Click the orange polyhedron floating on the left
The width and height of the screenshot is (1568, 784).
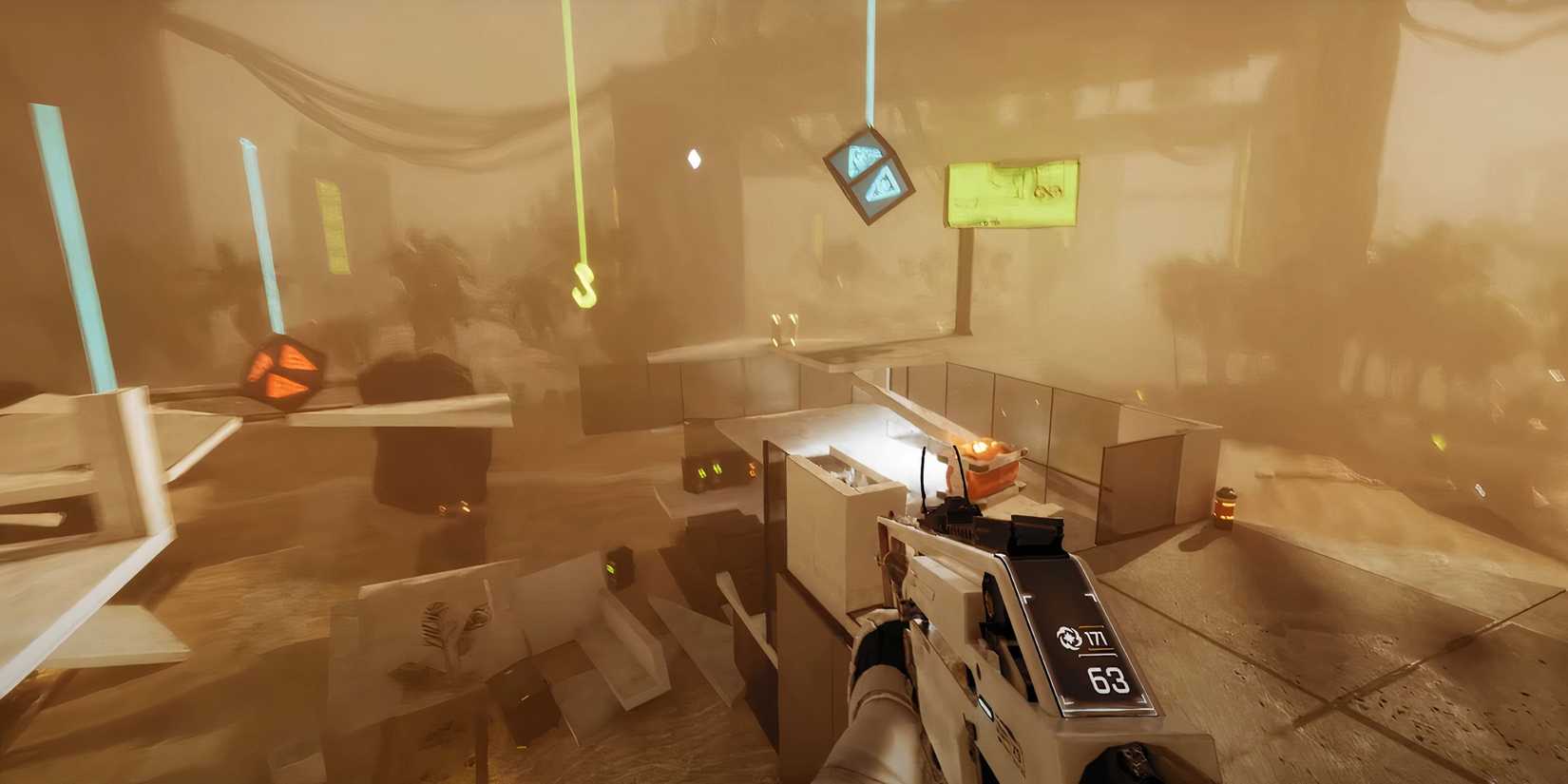click(x=280, y=369)
